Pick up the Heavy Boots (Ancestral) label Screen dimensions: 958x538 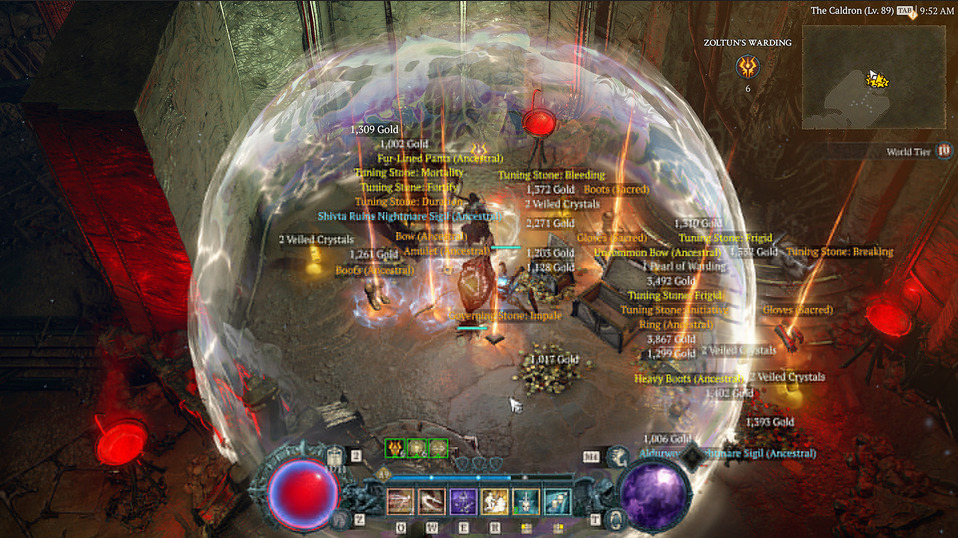pos(690,379)
